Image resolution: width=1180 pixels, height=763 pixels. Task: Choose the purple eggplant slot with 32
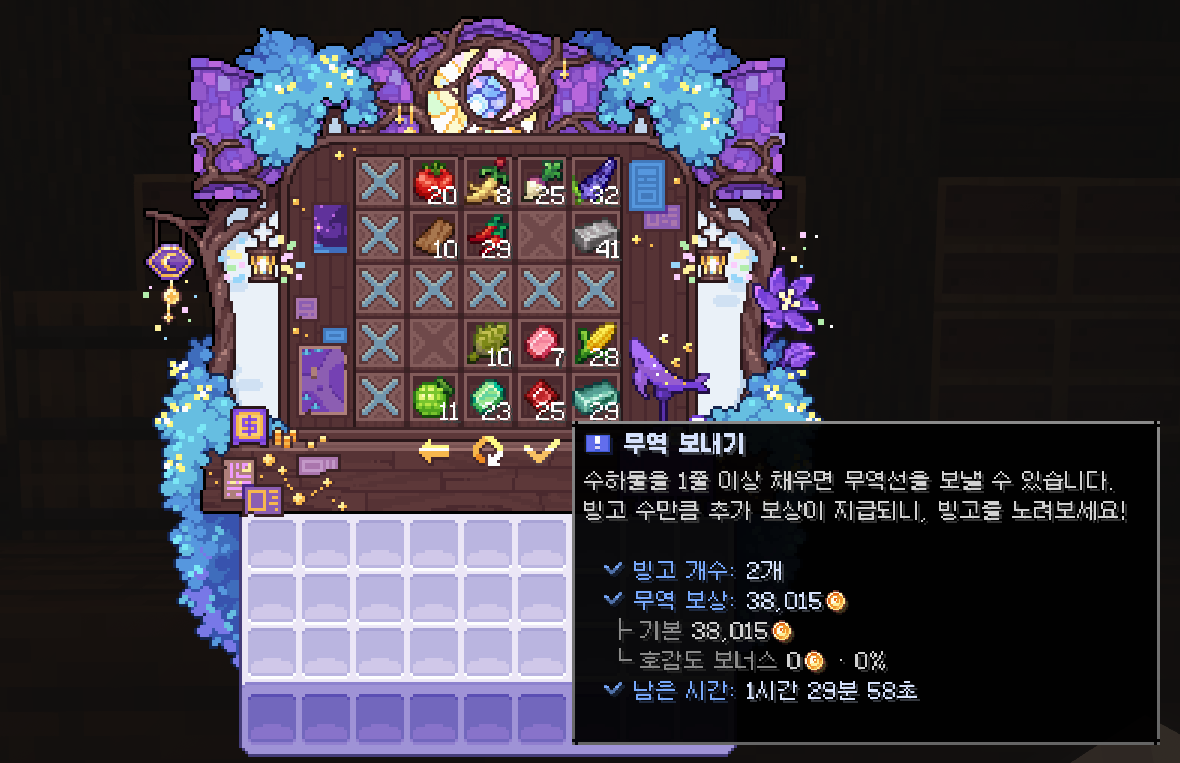point(596,182)
